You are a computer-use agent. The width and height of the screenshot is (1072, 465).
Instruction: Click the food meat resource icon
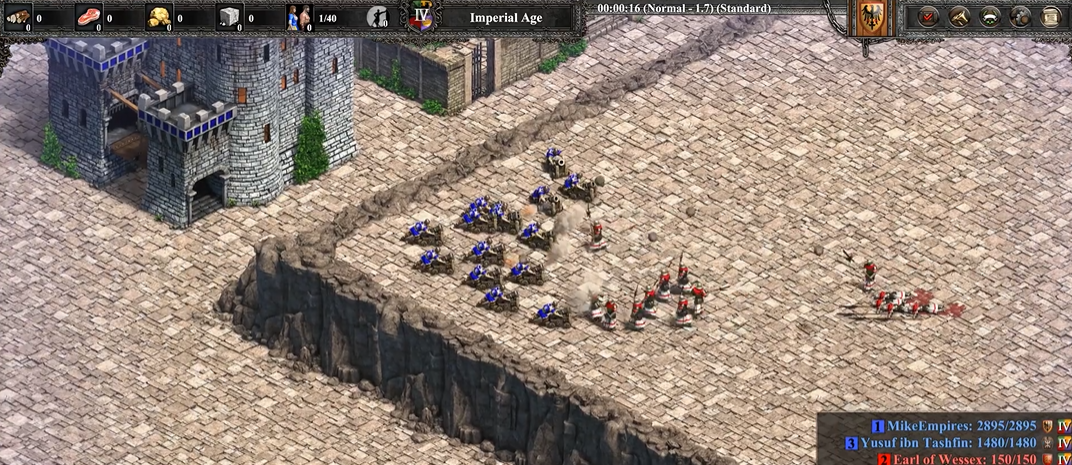(x=89, y=17)
